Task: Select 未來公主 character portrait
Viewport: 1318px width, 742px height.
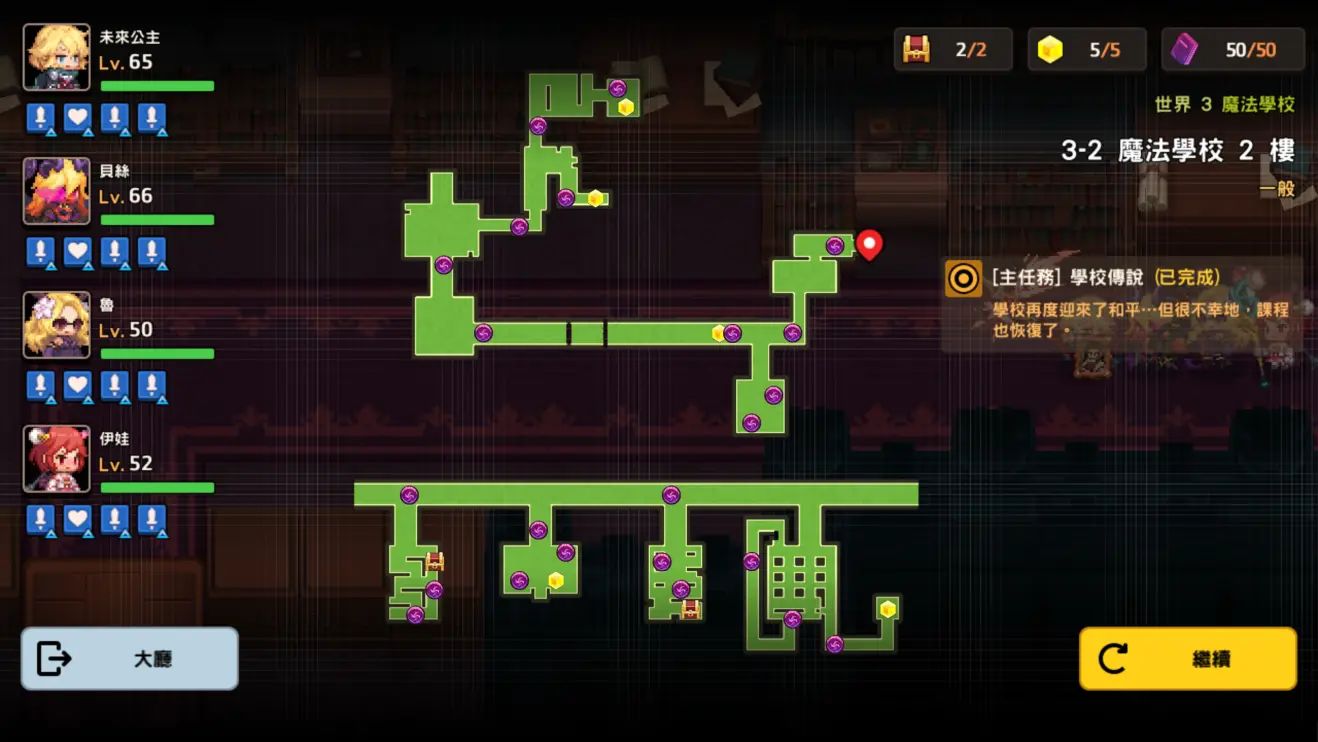Action: (57, 57)
